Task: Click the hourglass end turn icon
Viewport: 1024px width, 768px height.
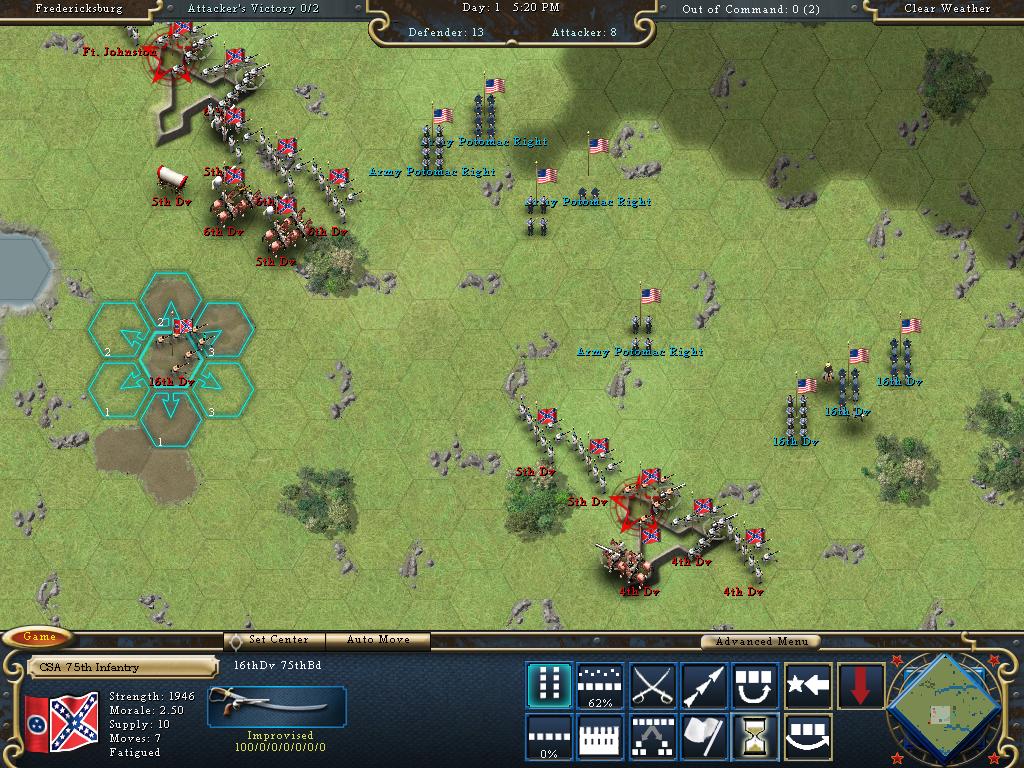Action: click(756, 737)
